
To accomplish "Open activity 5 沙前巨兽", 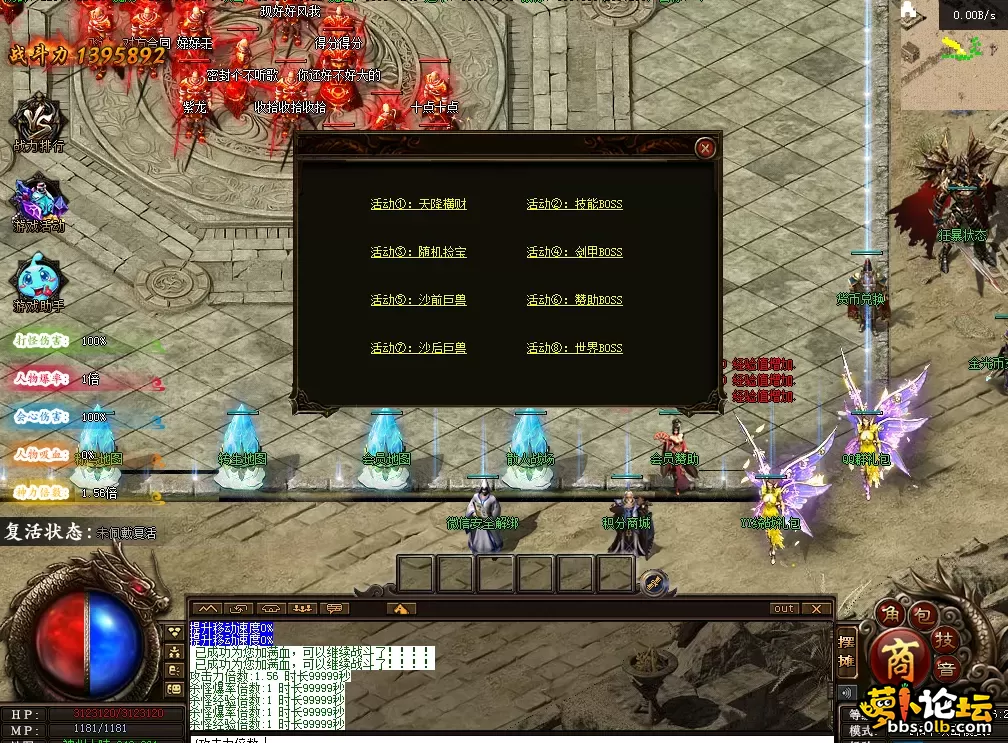I will [x=418, y=300].
